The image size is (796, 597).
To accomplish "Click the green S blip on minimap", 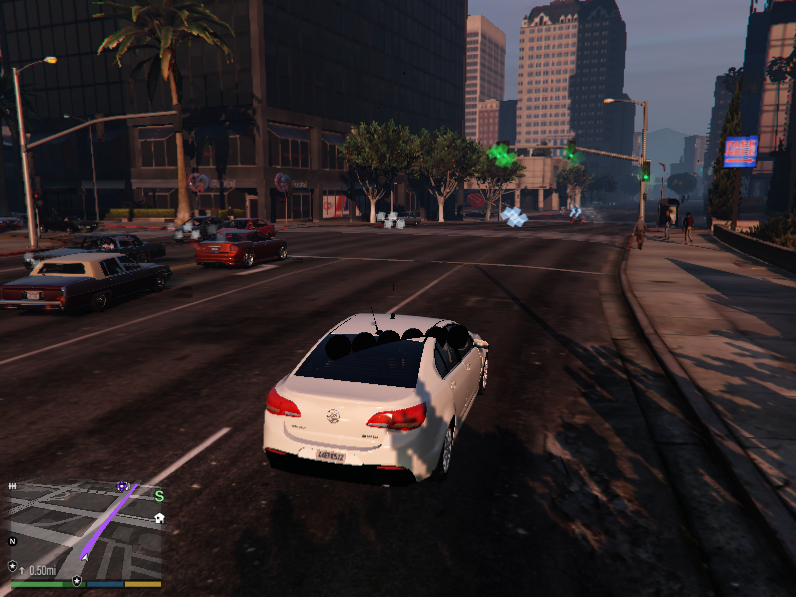I will click(159, 495).
